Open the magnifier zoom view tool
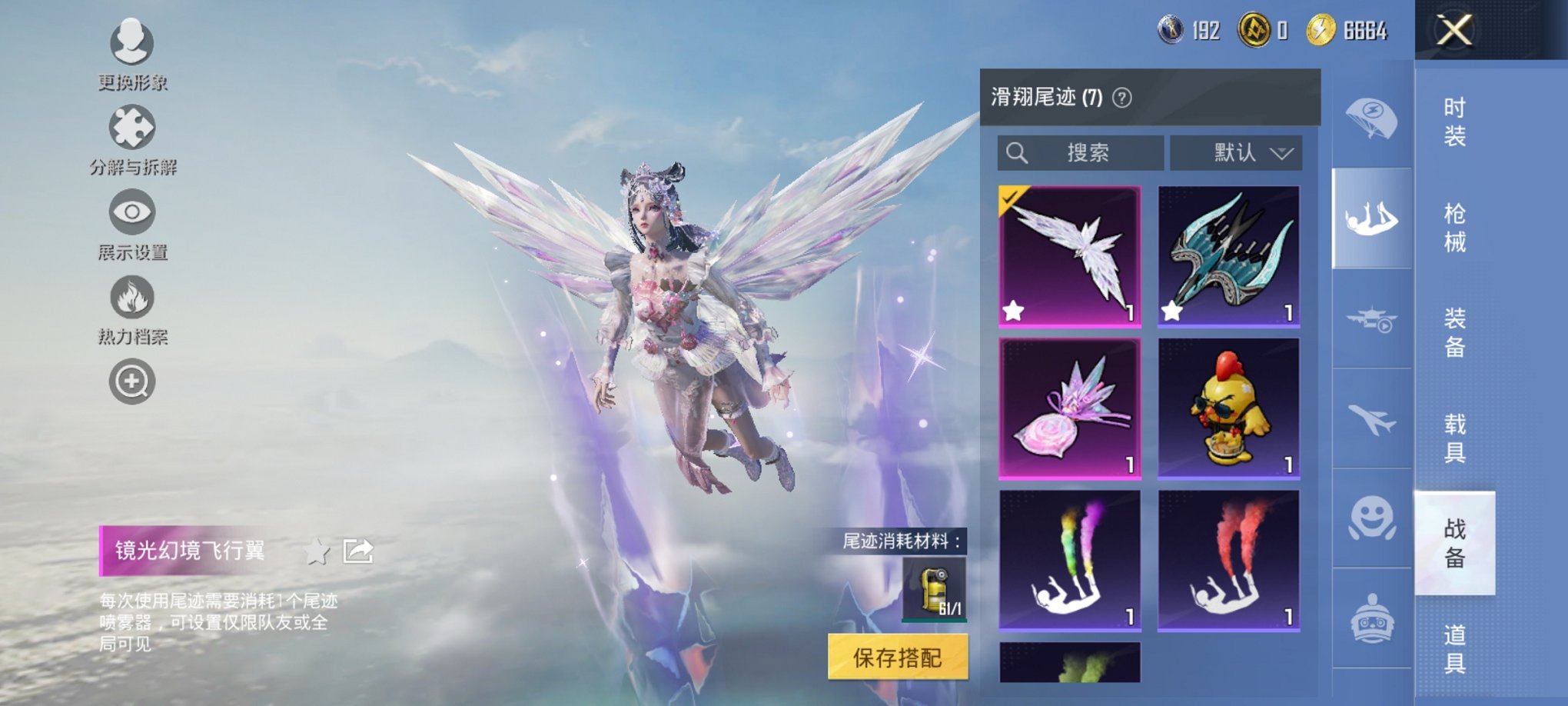The image size is (1568, 706). pos(132,381)
